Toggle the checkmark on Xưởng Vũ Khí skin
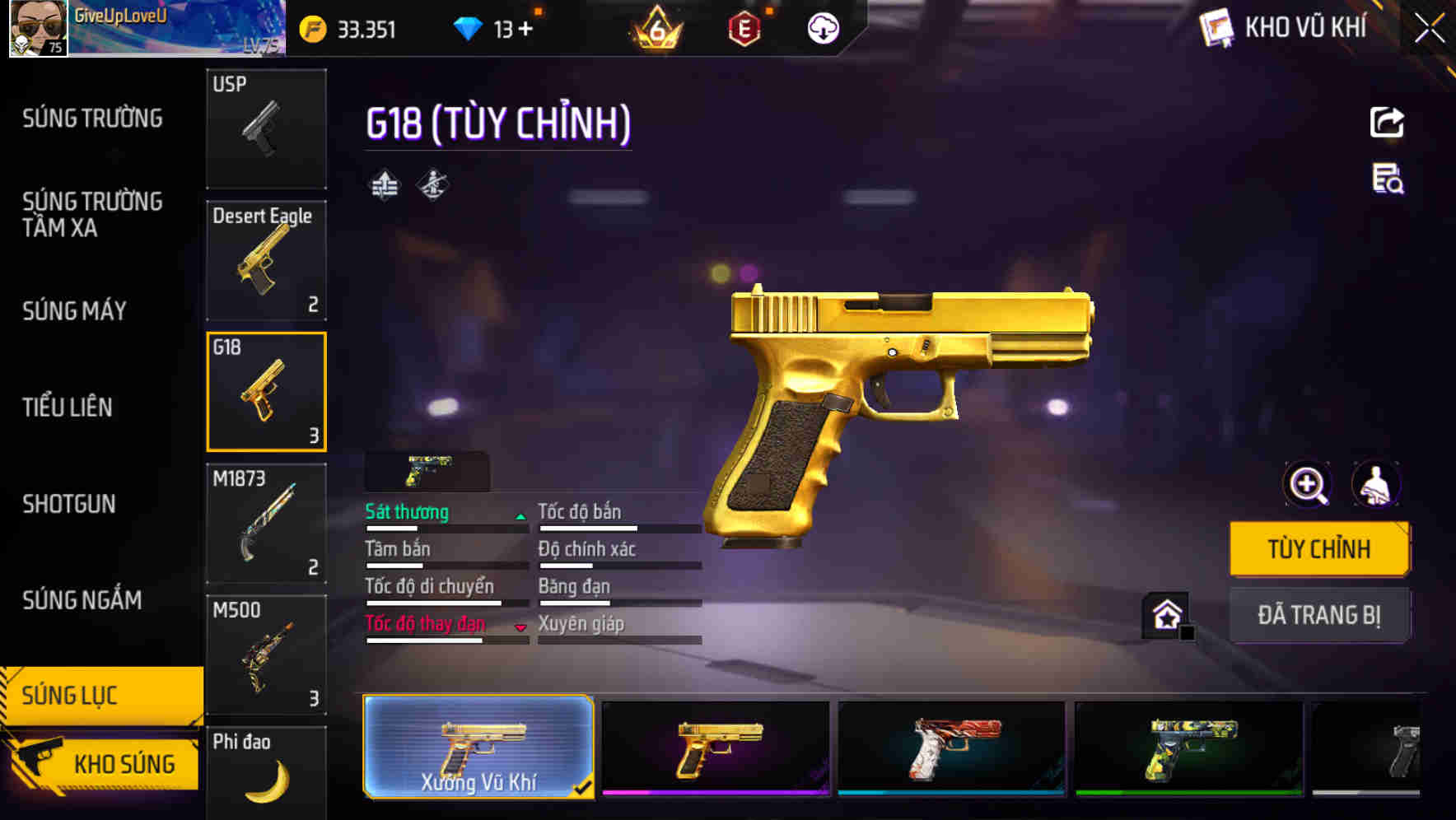 point(584,788)
